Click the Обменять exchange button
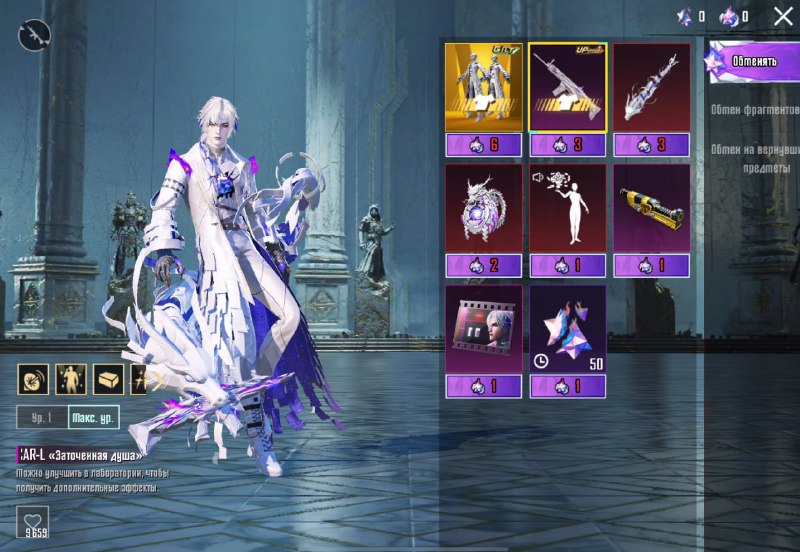Viewport: 800px width, 552px height. (754, 61)
